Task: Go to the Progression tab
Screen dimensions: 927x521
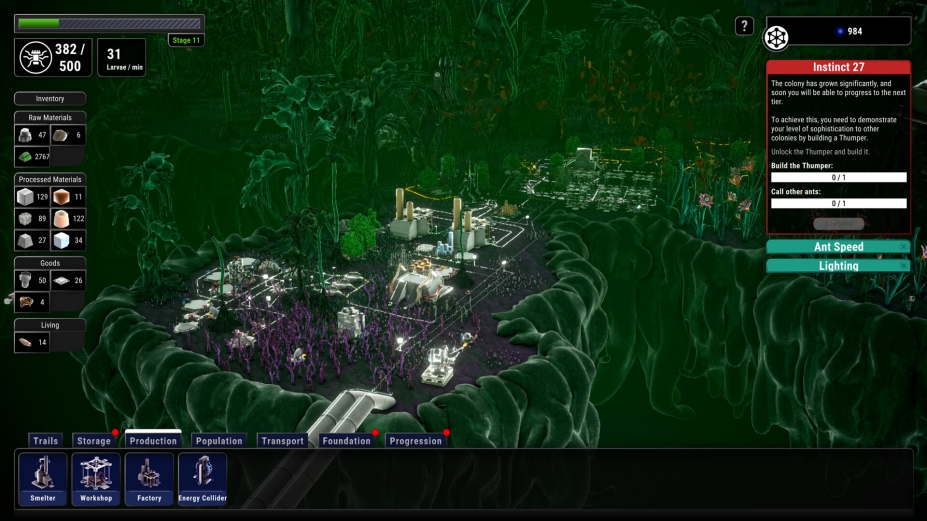Action: coord(414,441)
